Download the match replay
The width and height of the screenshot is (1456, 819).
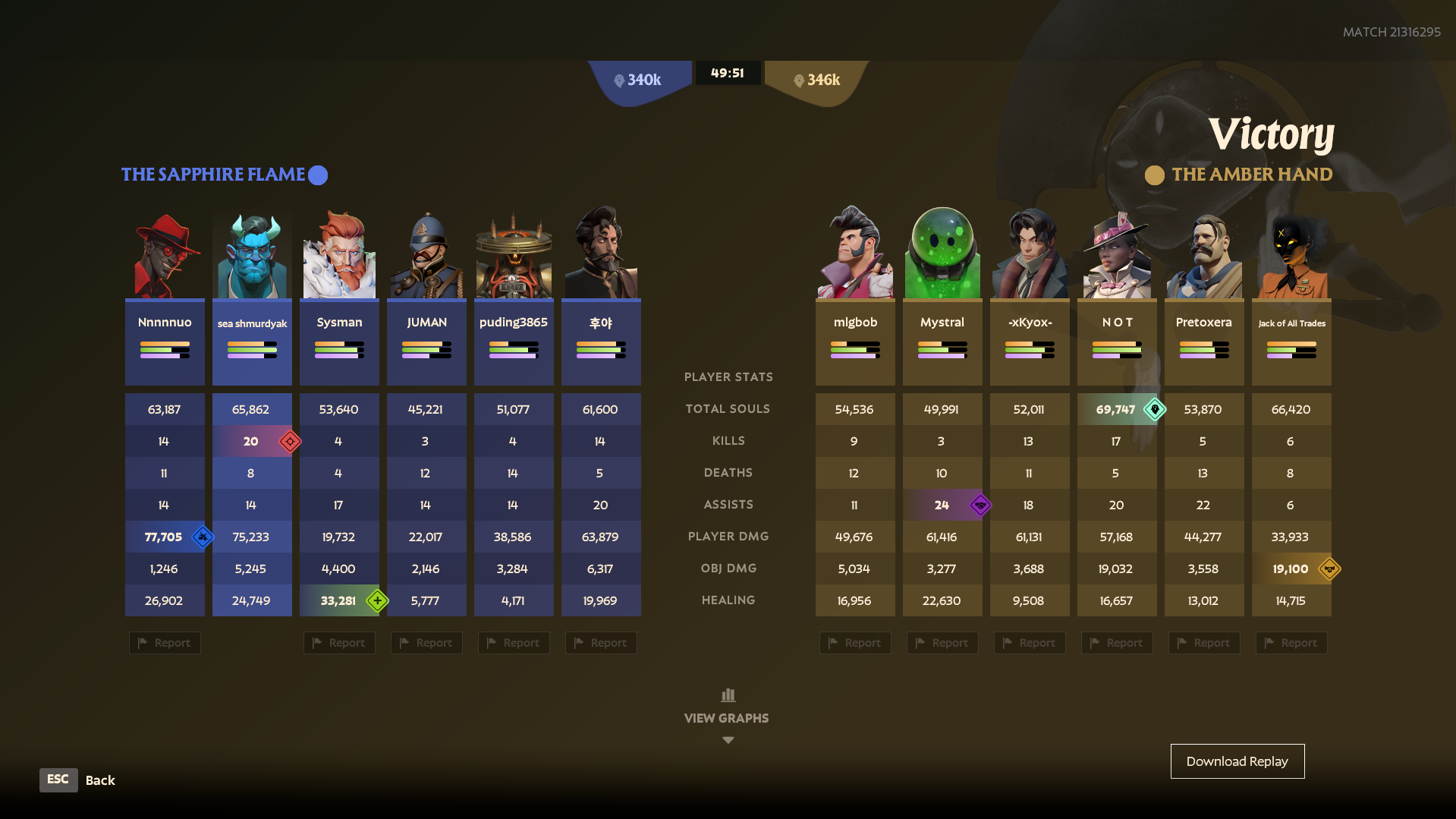pos(1237,761)
